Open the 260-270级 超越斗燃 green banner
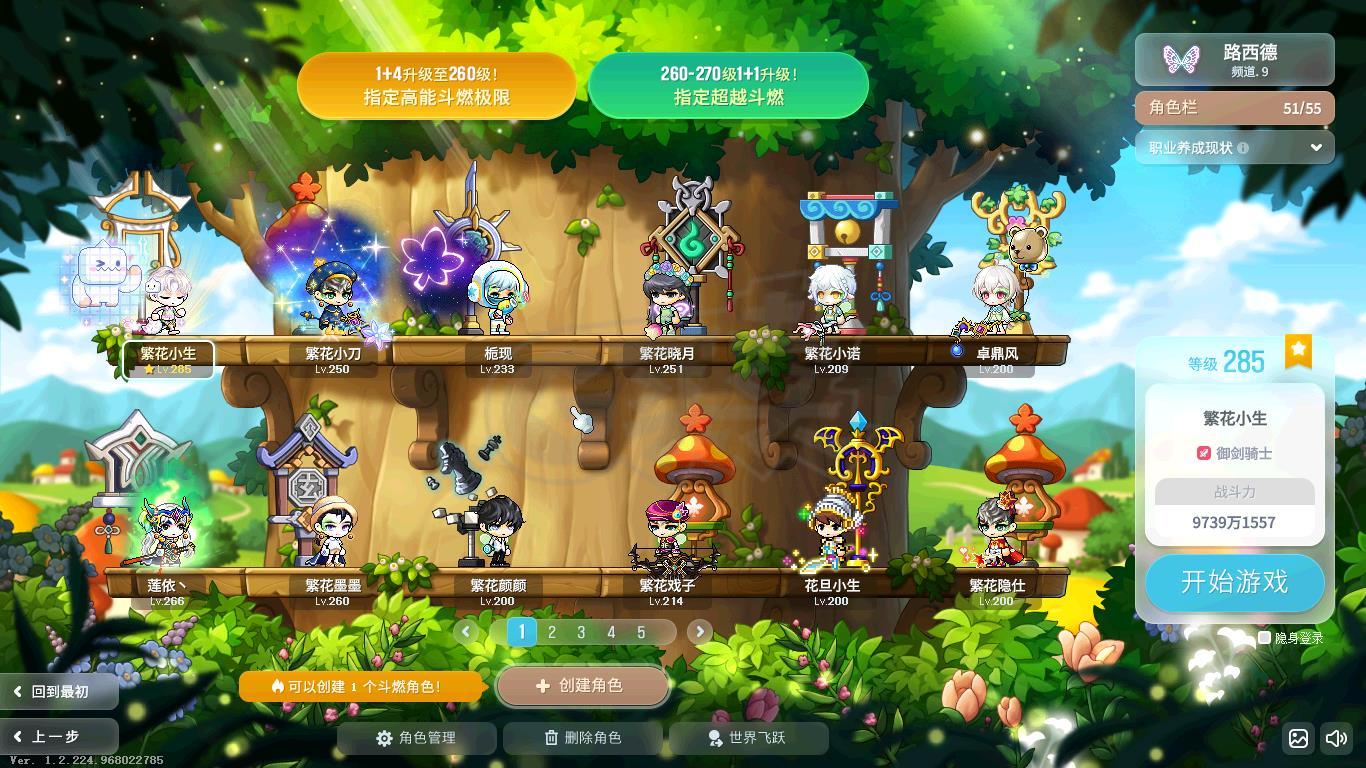Viewport: 1366px width, 768px height. click(x=728, y=86)
